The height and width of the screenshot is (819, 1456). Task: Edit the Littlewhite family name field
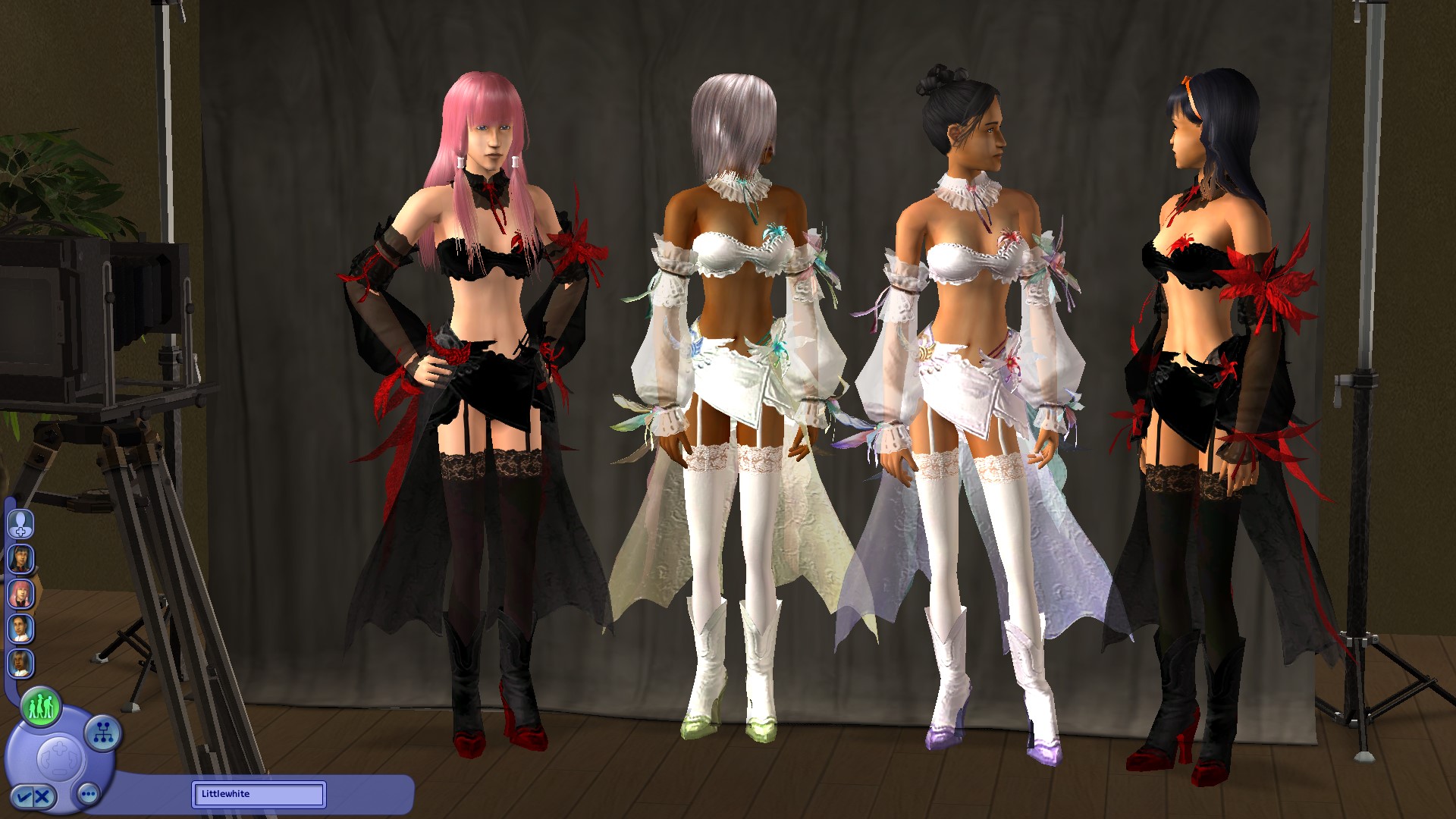click(x=258, y=794)
